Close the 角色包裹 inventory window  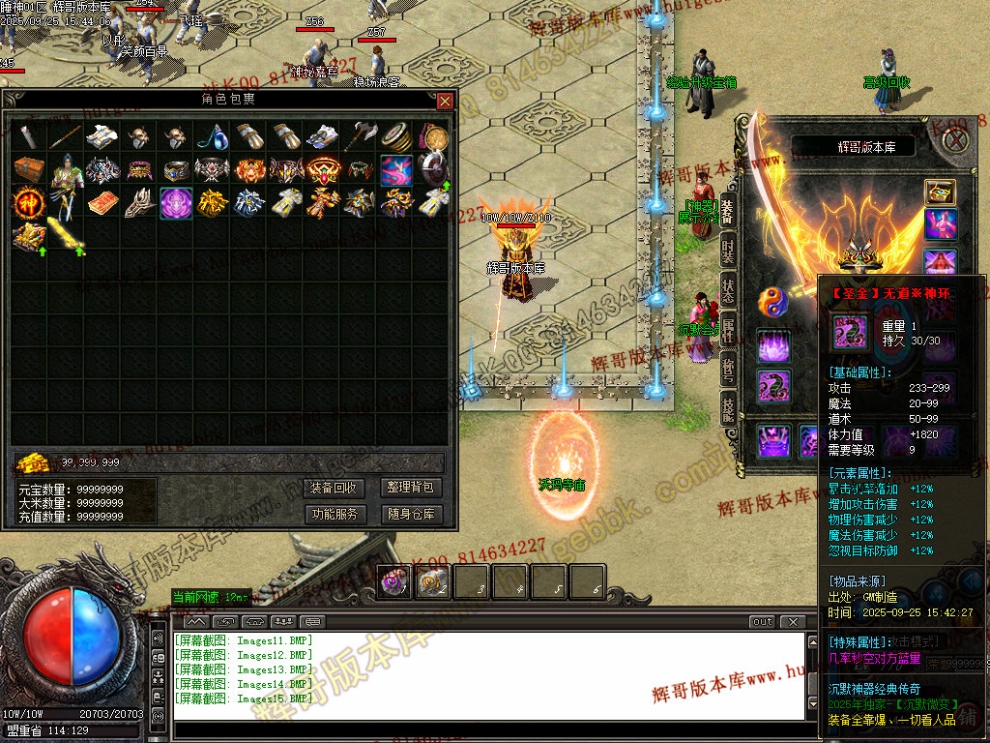pyautogui.click(x=445, y=101)
